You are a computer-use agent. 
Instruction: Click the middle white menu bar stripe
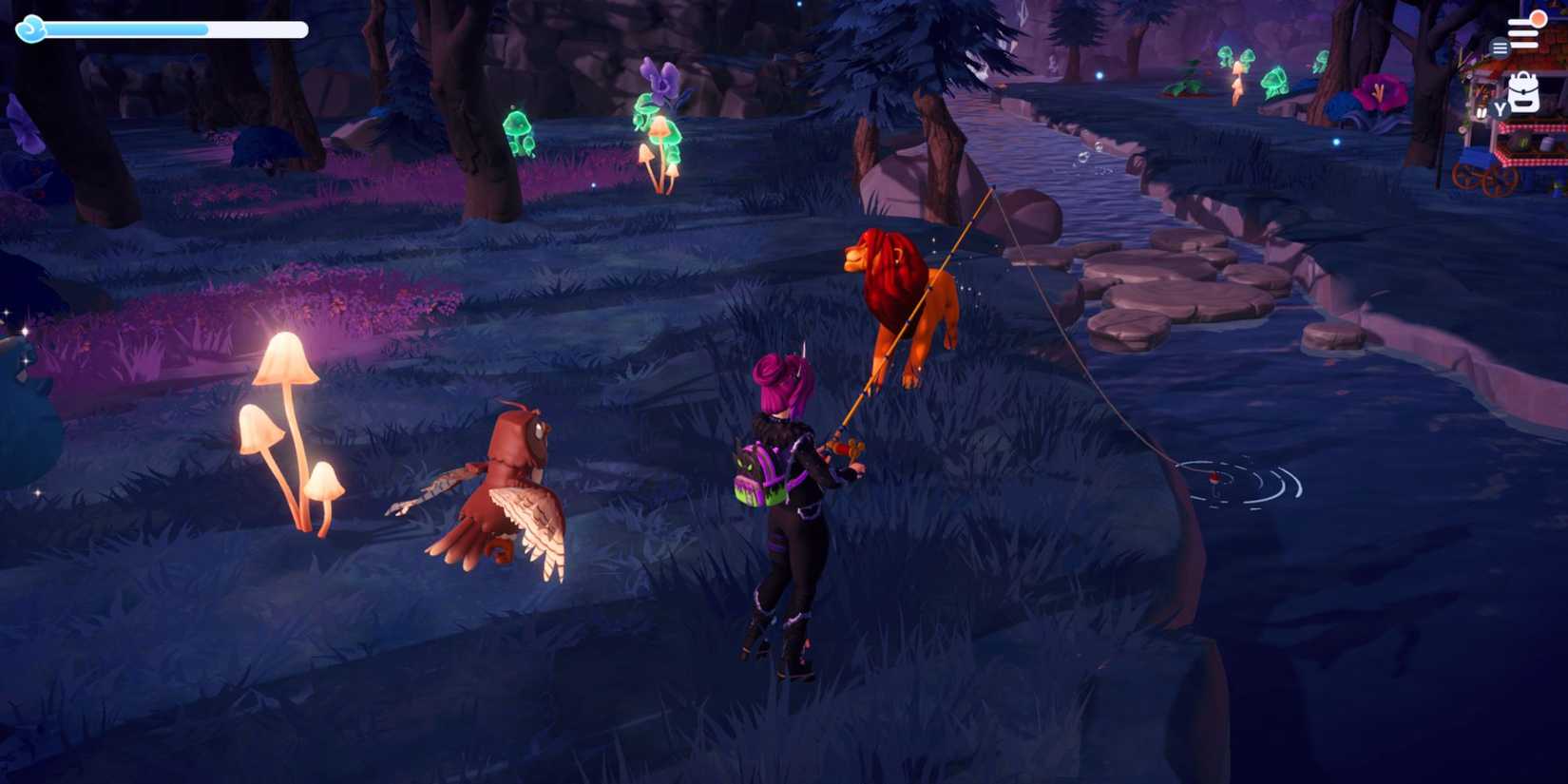pyautogui.click(x=1523, y=33)
